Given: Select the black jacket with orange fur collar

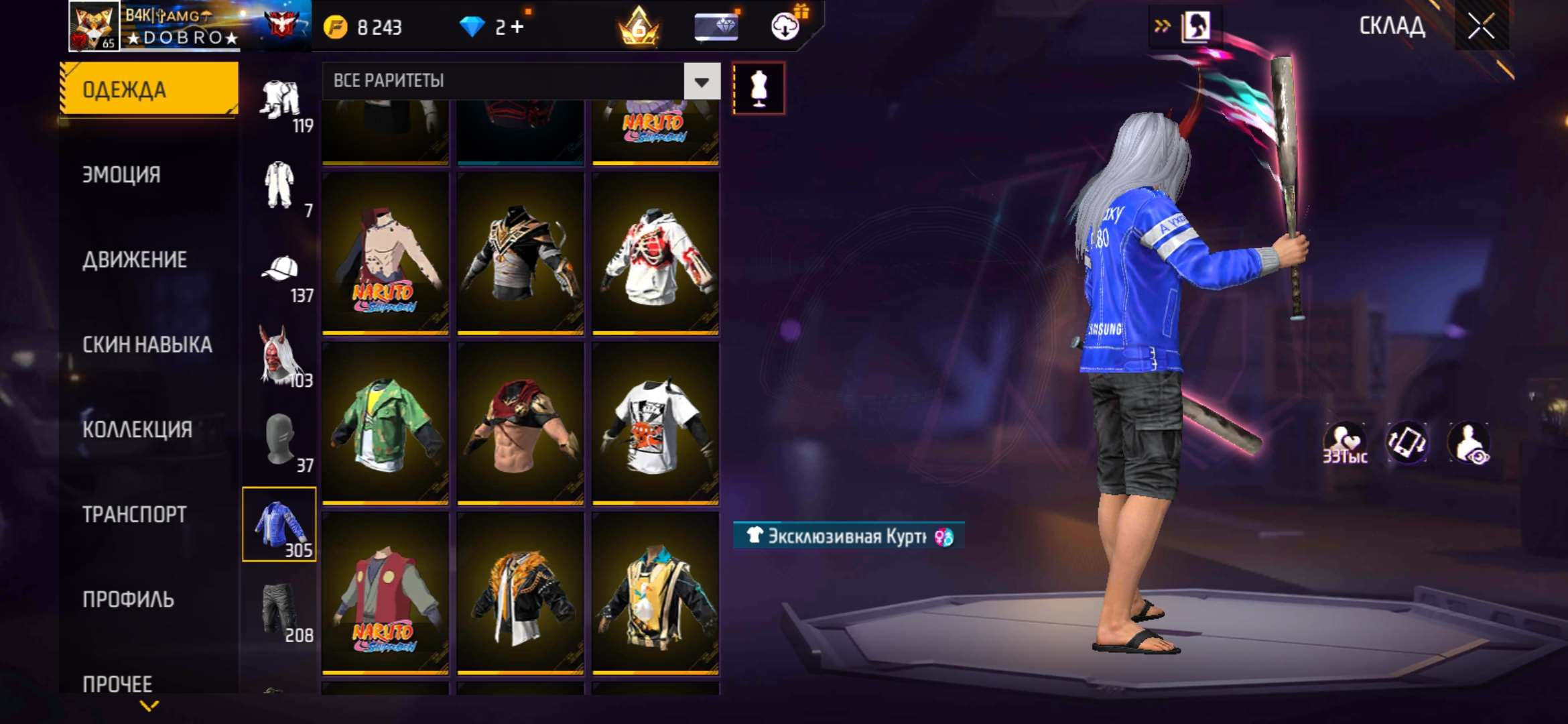Looking at the screenshot, I should tap(521, 593).
